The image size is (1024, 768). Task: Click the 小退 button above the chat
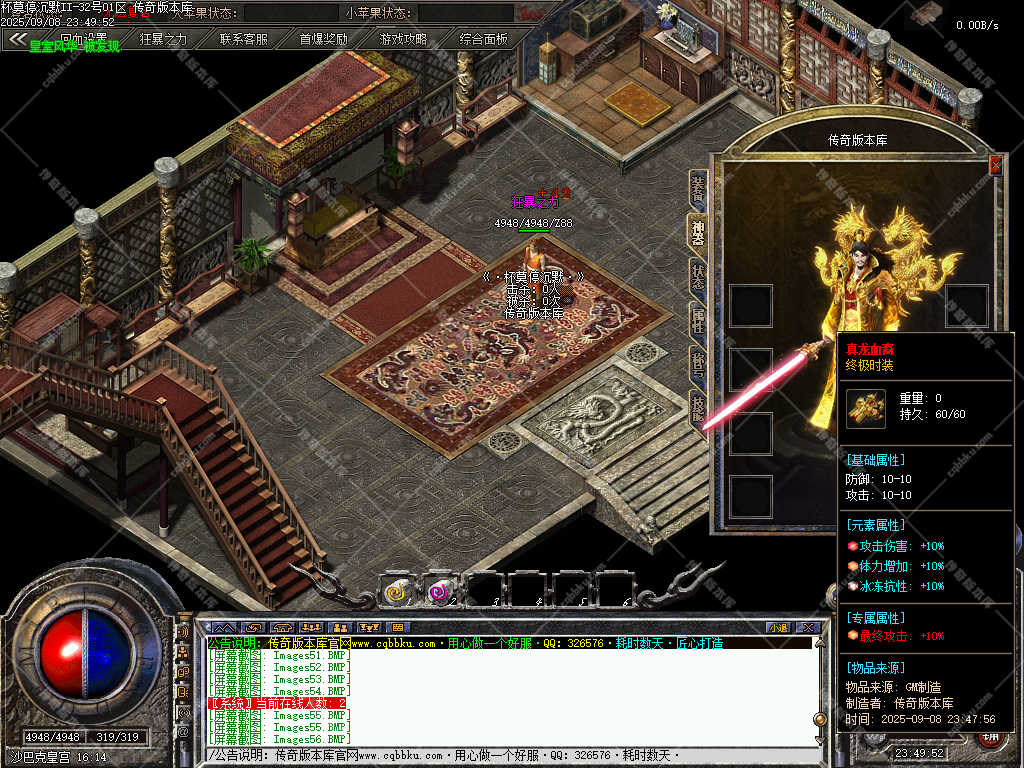pyautogui.click(x=777, y=627)
